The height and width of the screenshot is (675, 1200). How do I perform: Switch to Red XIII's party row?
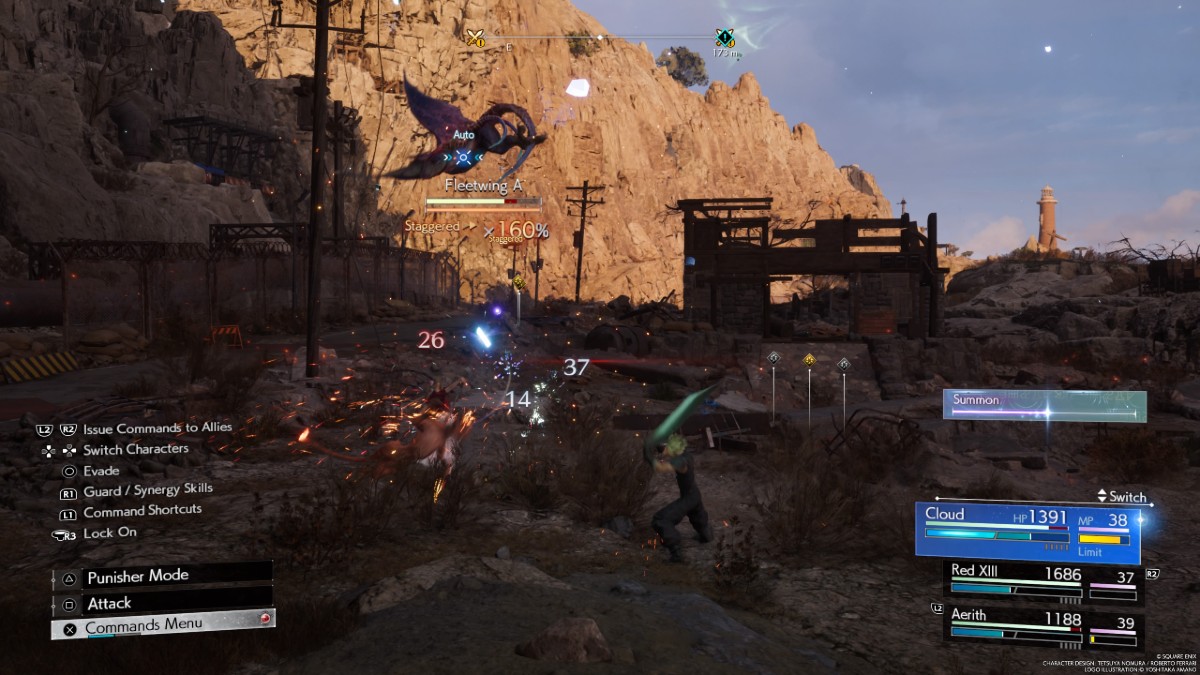coord(1043,581)
